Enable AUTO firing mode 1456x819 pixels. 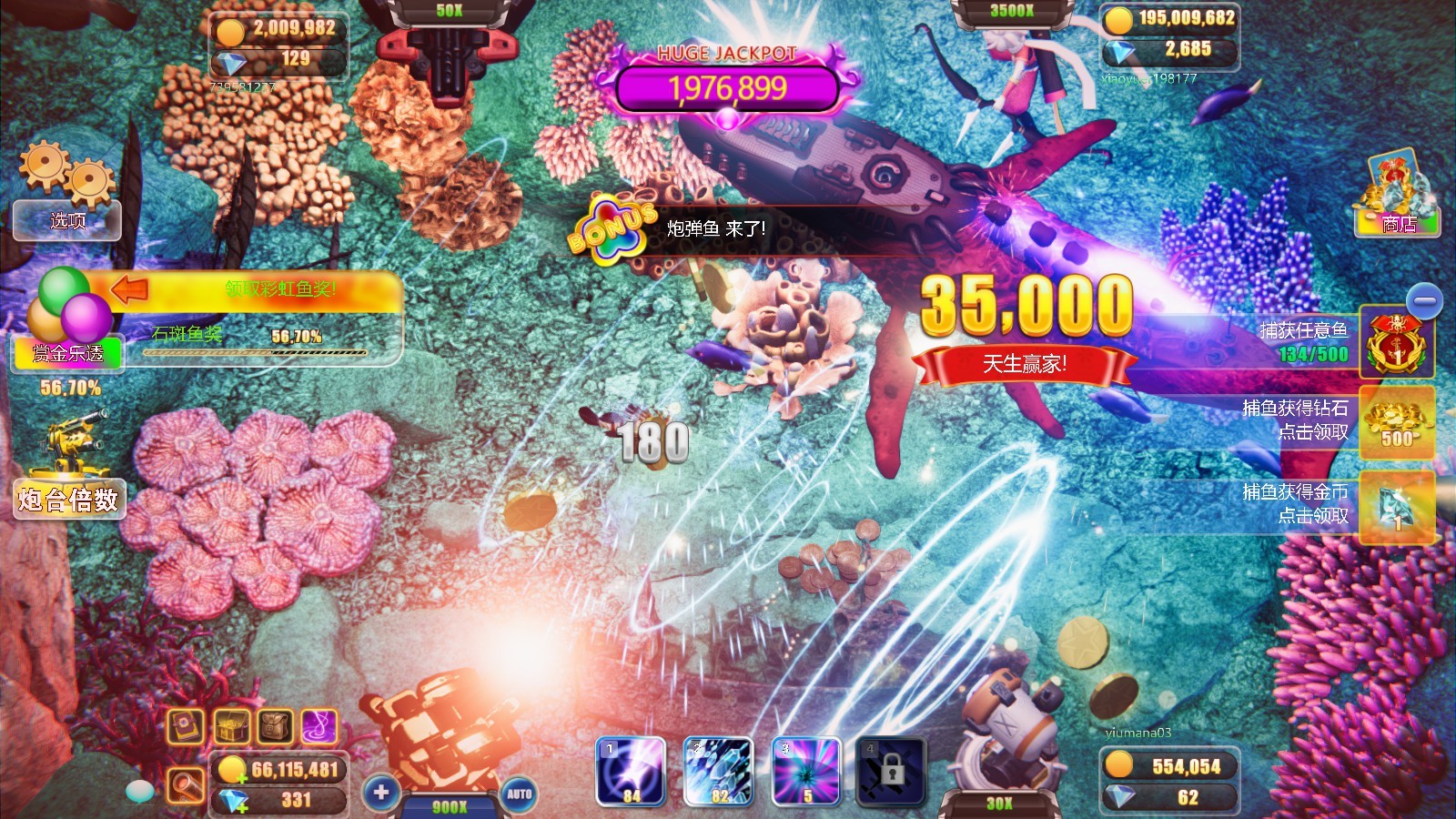click(x=521, y=794)
